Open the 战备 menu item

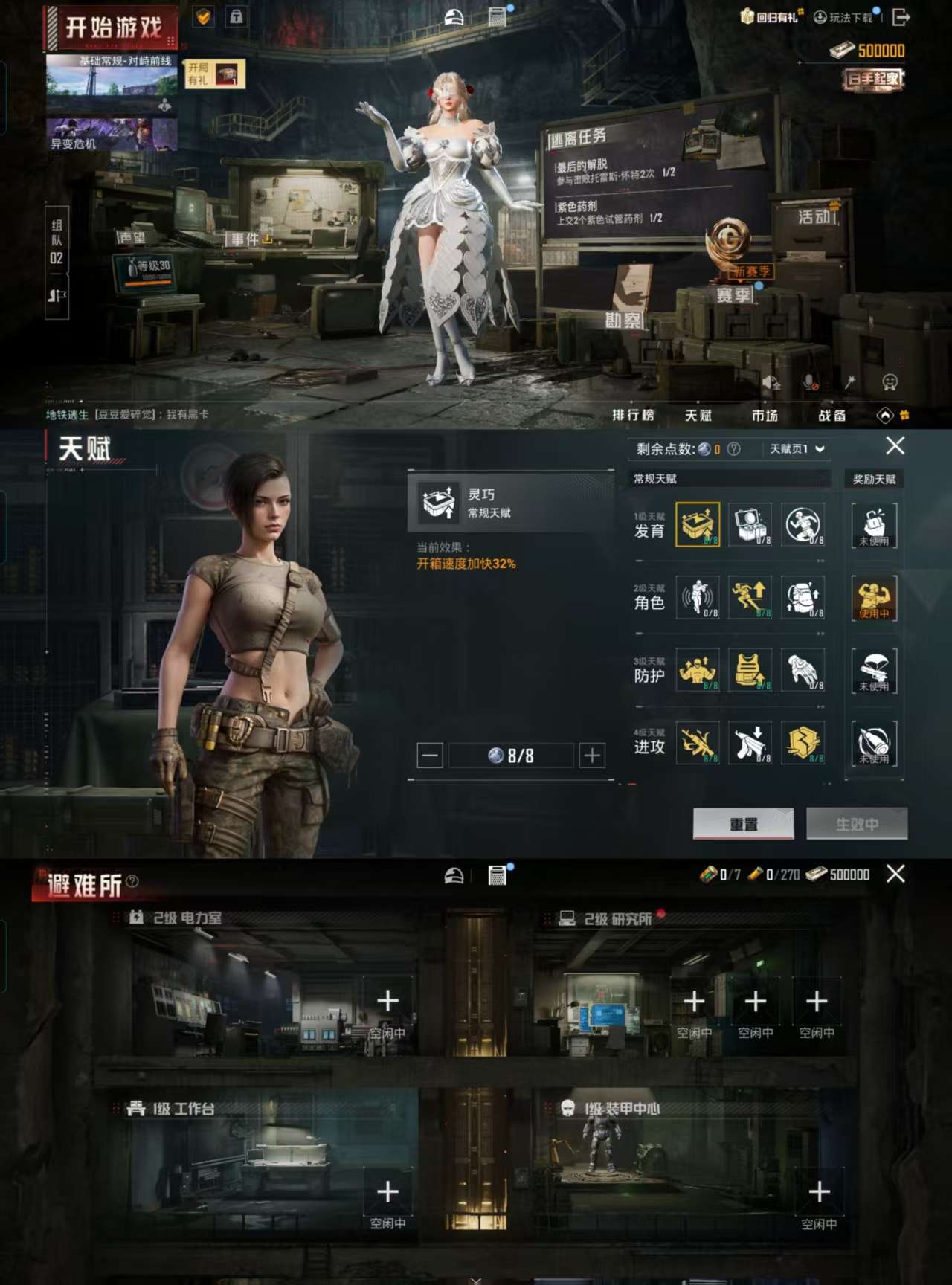pos(833,416)
